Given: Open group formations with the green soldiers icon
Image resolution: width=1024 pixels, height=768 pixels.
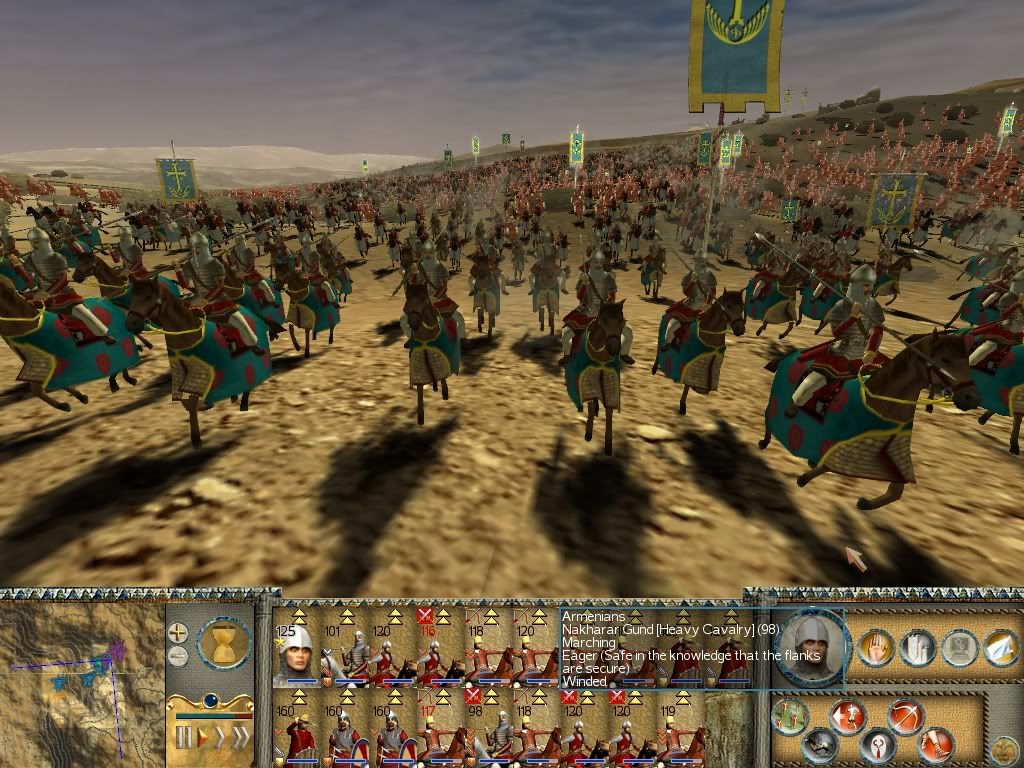Looking at the screenshot, I should tap(792, 715).
